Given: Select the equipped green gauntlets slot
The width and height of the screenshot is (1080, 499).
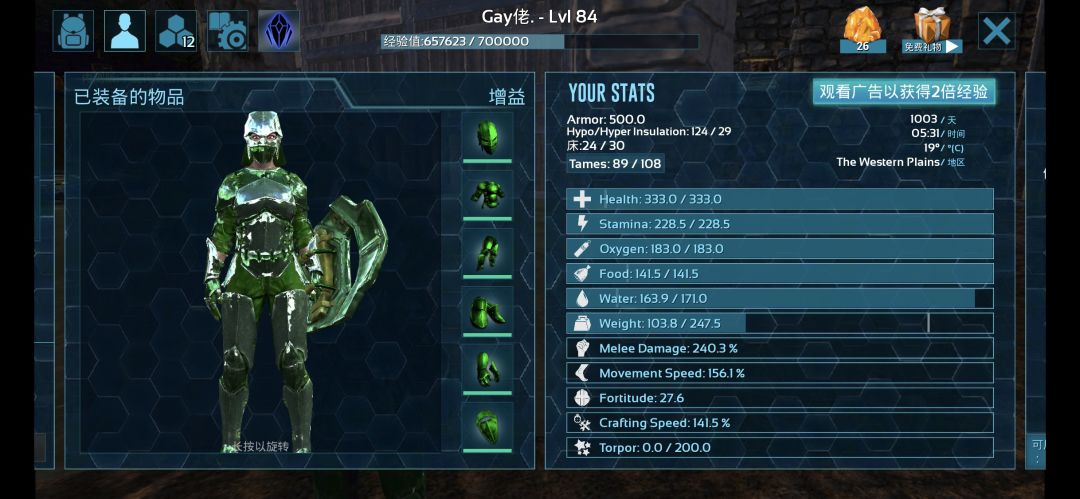Looking at the screenshot, I should pyautogui.click(x=487, y=368).
